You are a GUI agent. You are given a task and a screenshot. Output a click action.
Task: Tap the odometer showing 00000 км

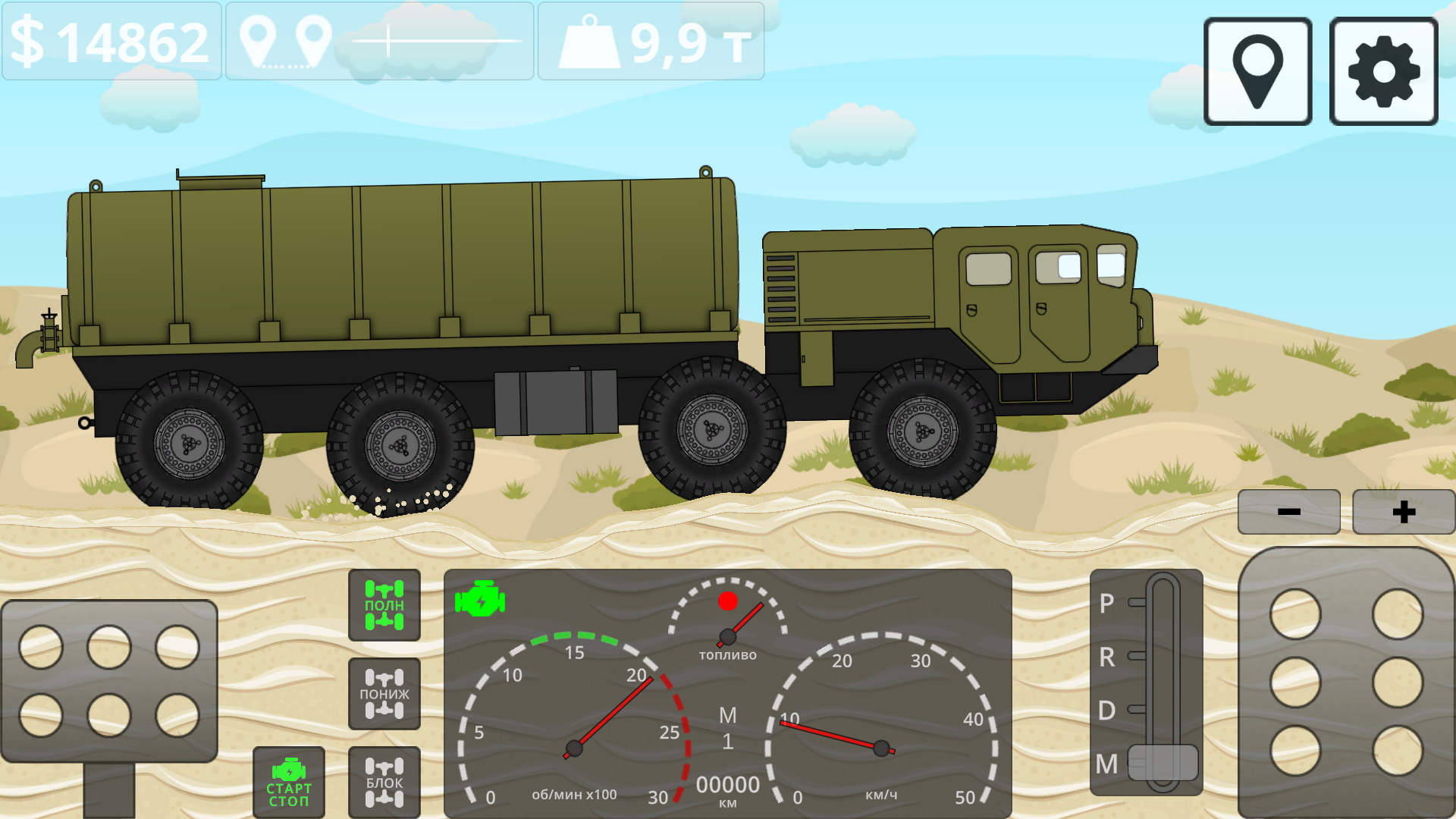(x=726, y=785)
